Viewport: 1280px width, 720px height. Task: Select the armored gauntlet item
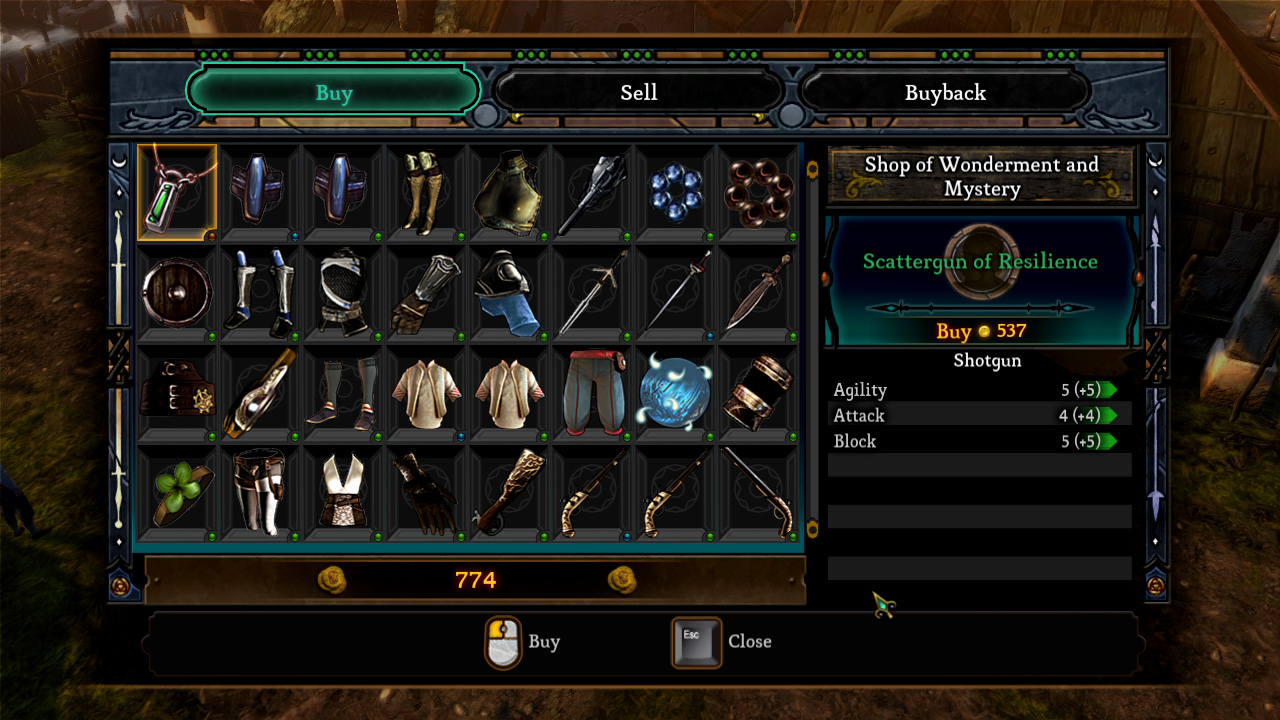(425, 290)
